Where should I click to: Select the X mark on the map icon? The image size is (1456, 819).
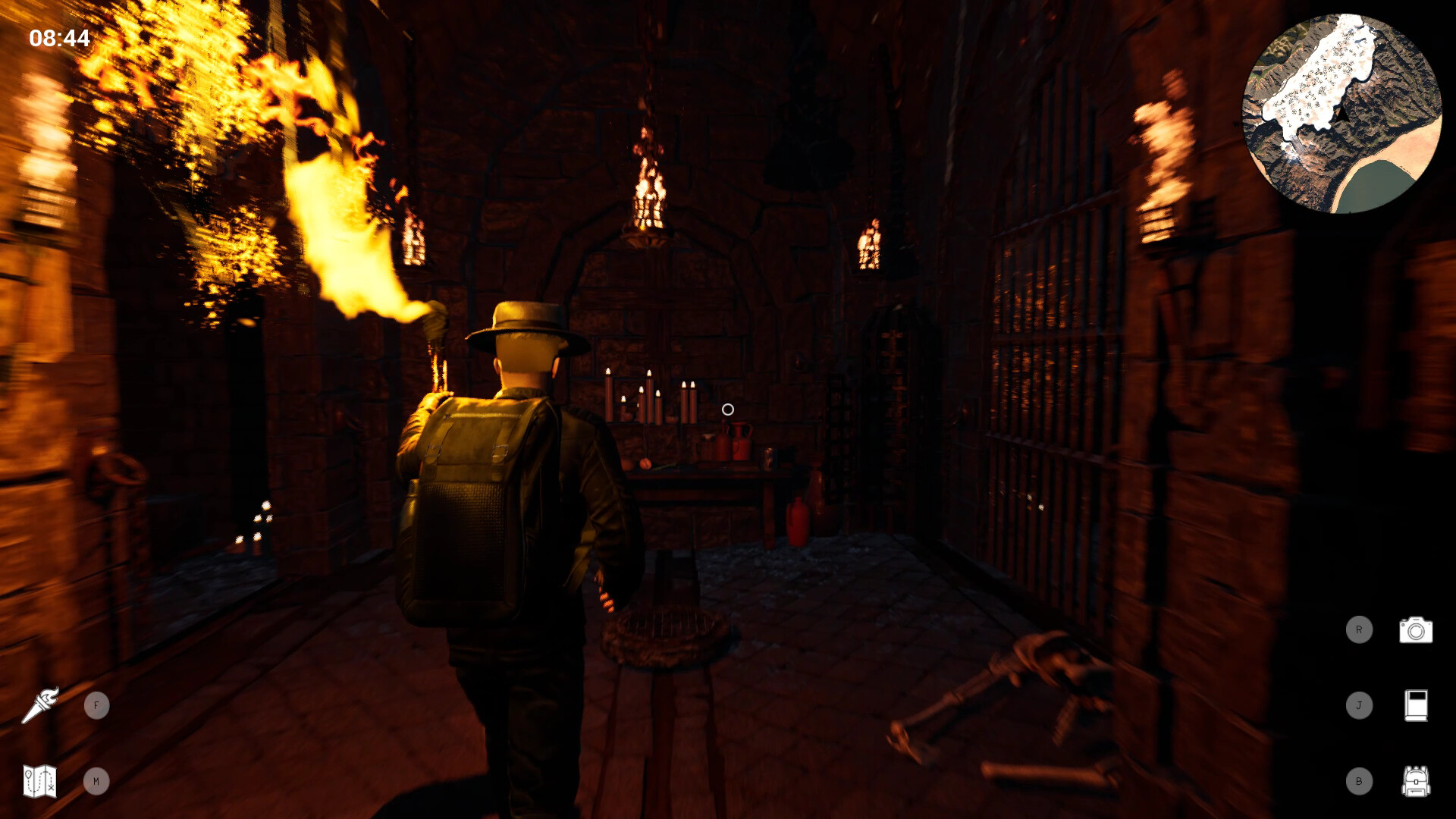(x=51, y=787)
